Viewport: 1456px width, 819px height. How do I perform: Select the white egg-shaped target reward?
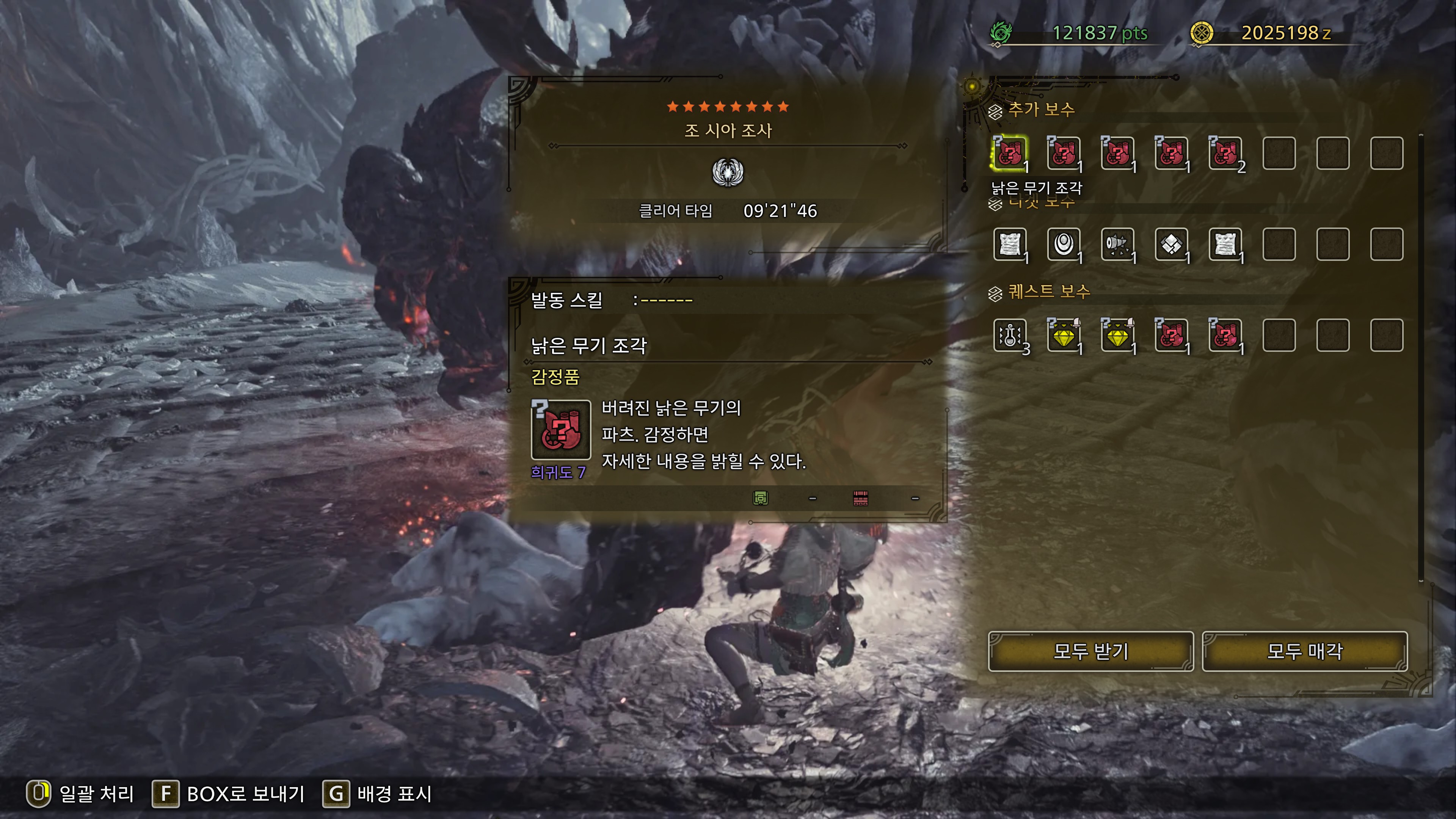click(1064, 244)
